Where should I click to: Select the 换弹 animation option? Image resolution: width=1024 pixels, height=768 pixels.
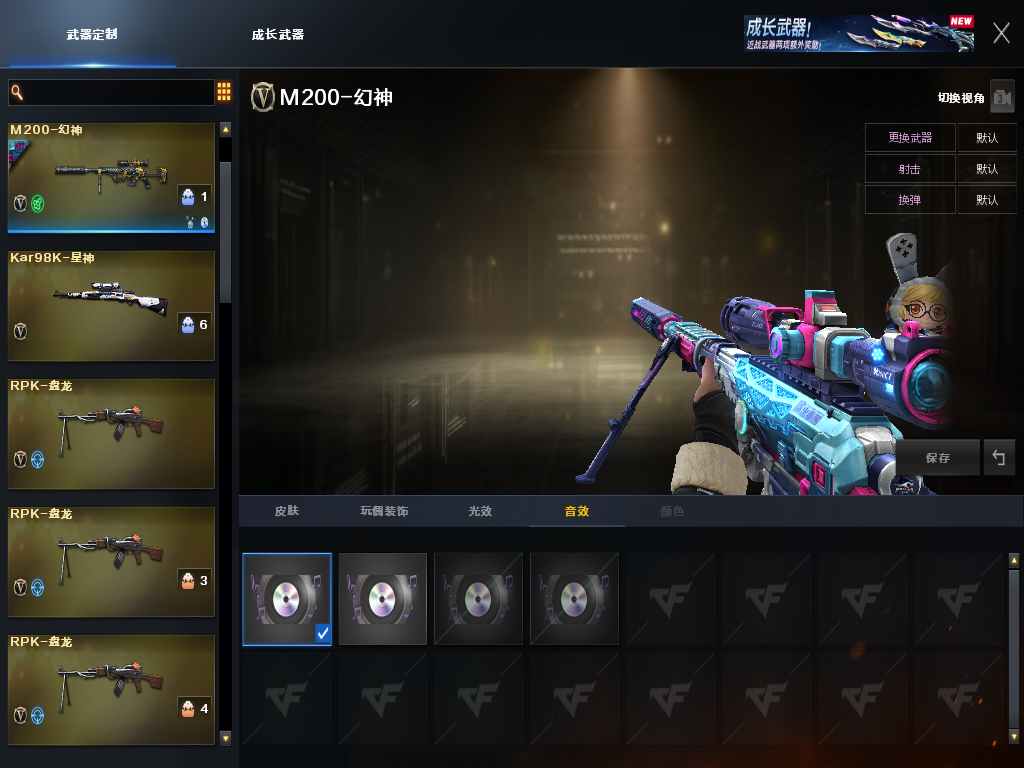910,200
